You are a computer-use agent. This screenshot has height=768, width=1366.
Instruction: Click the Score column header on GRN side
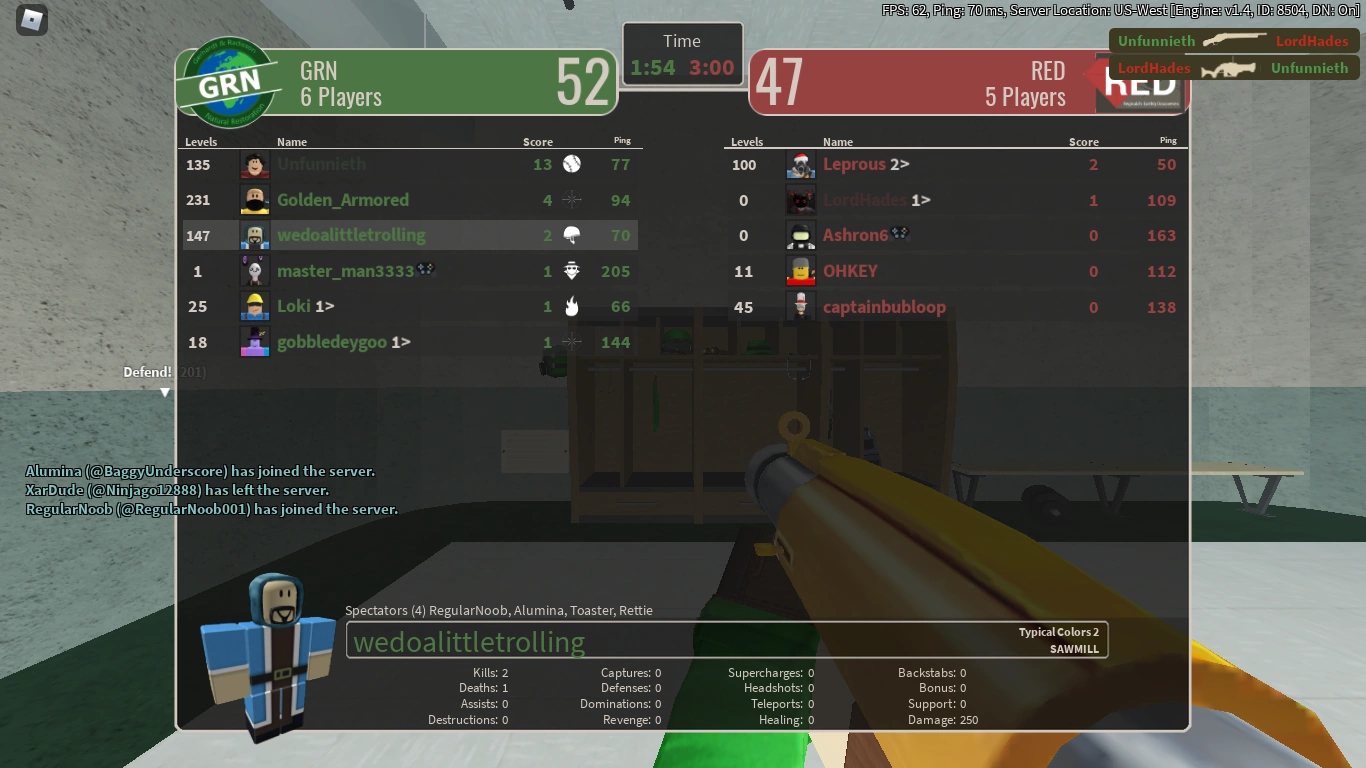538,141
